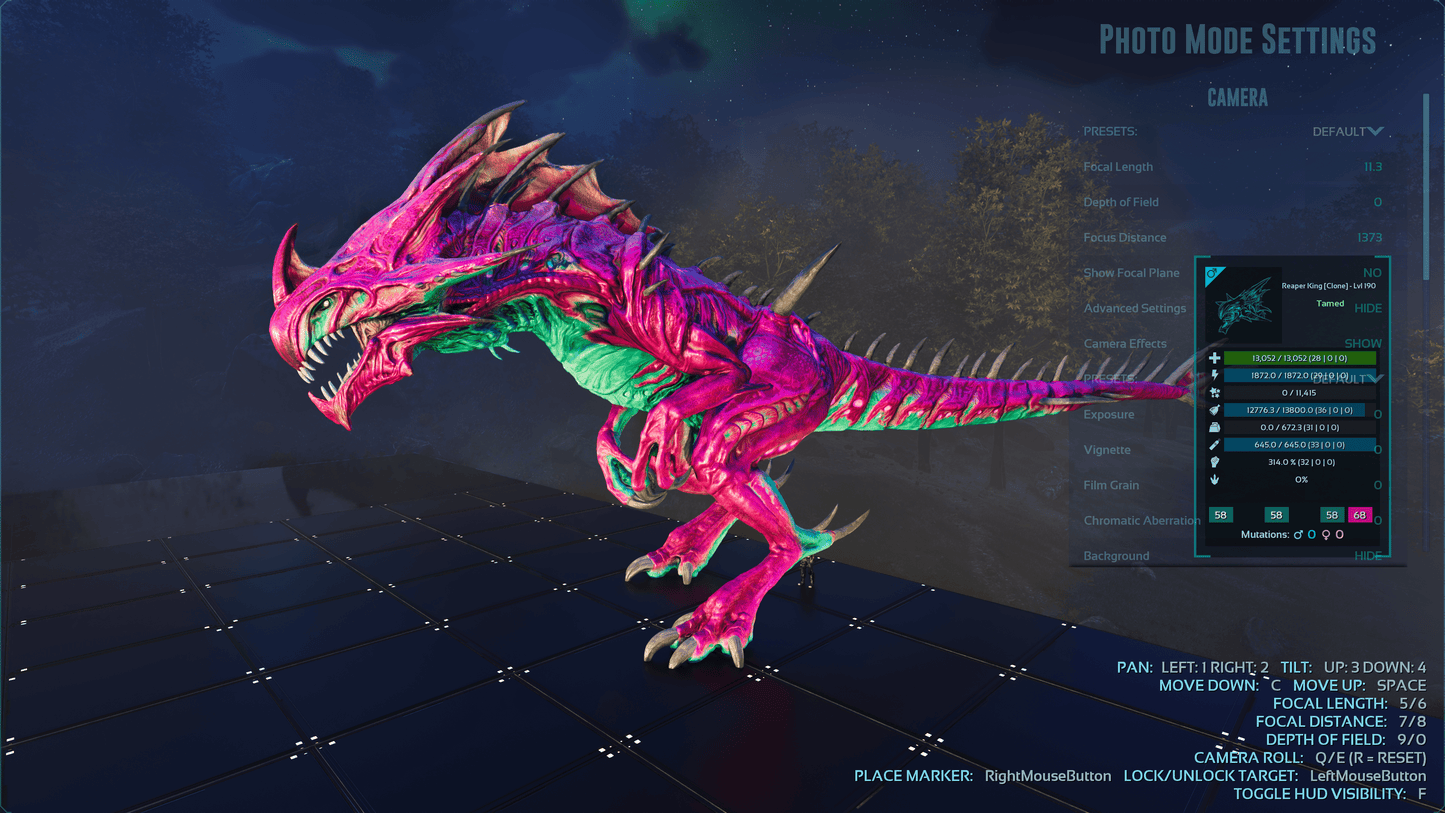Click the pink 68 color region swatch
Screen dimensions: 1445x813
pos(1359,515)
